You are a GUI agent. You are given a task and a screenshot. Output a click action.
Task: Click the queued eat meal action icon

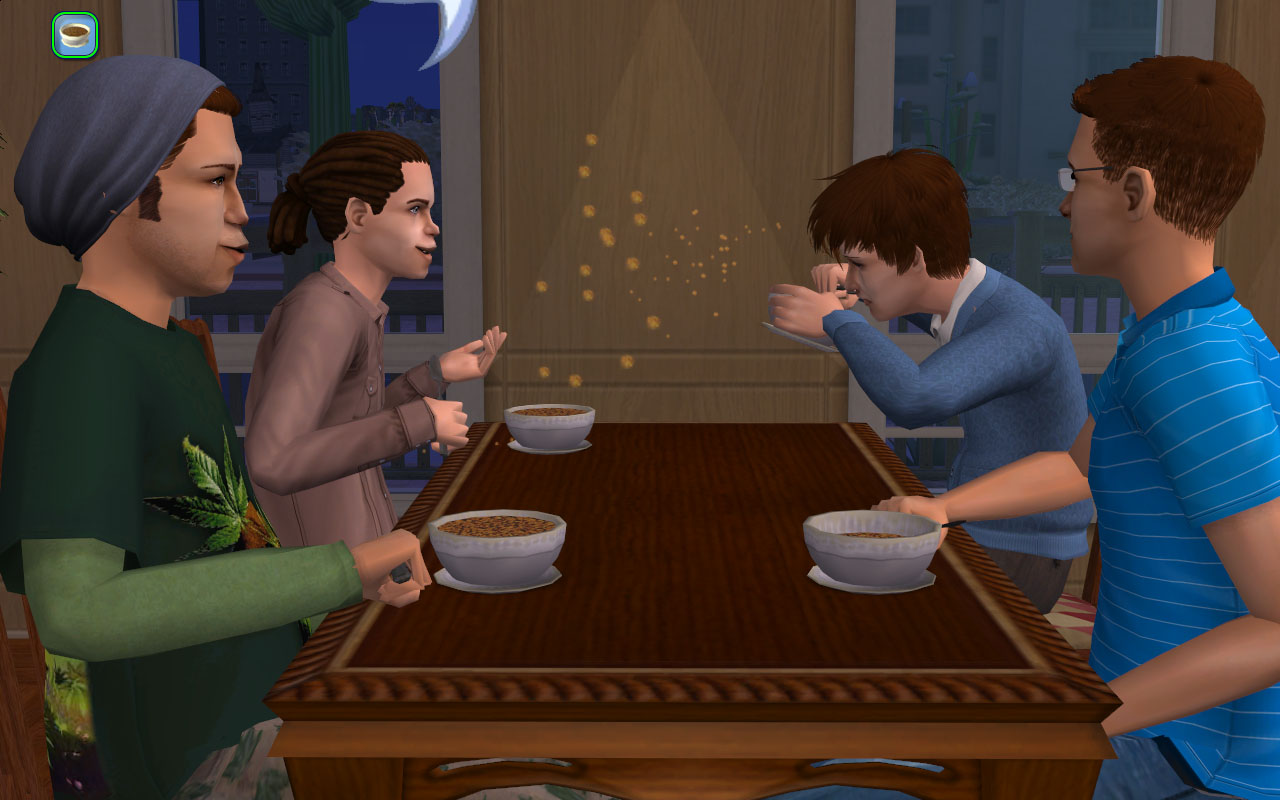(x=75, y=35)
